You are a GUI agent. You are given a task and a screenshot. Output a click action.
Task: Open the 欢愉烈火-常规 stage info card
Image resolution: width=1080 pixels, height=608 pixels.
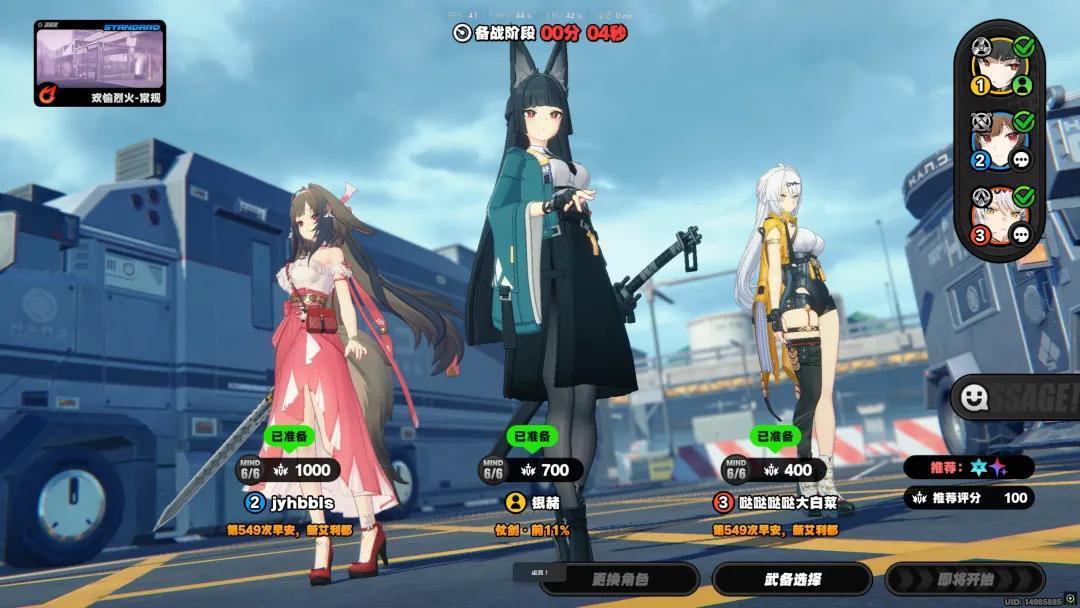click(x=100, y=64)
